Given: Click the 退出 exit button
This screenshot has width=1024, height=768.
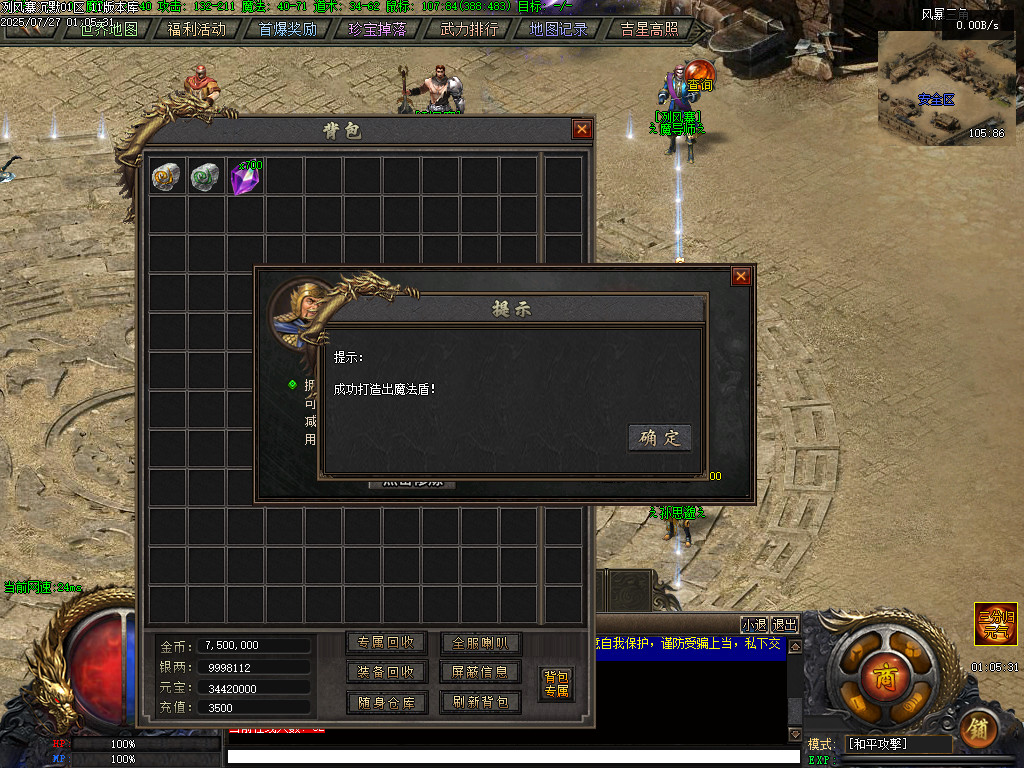Looking at the screenshot, I should (x=785, y=625).
